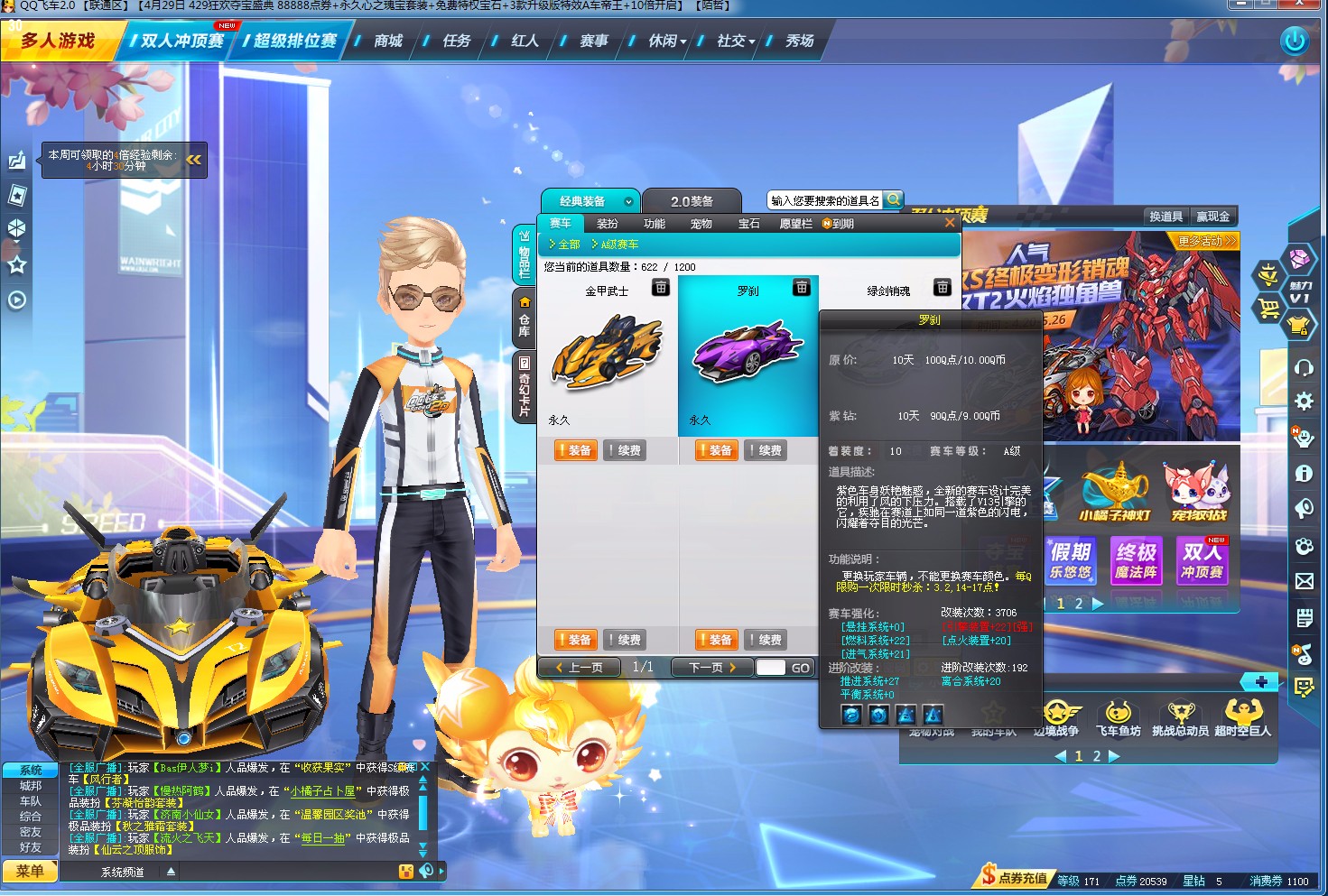Open the mail envelope icon on the right sidebar
Image resolution: width=1328 pixels, height=896 pixels.
tap(1304, 581)
